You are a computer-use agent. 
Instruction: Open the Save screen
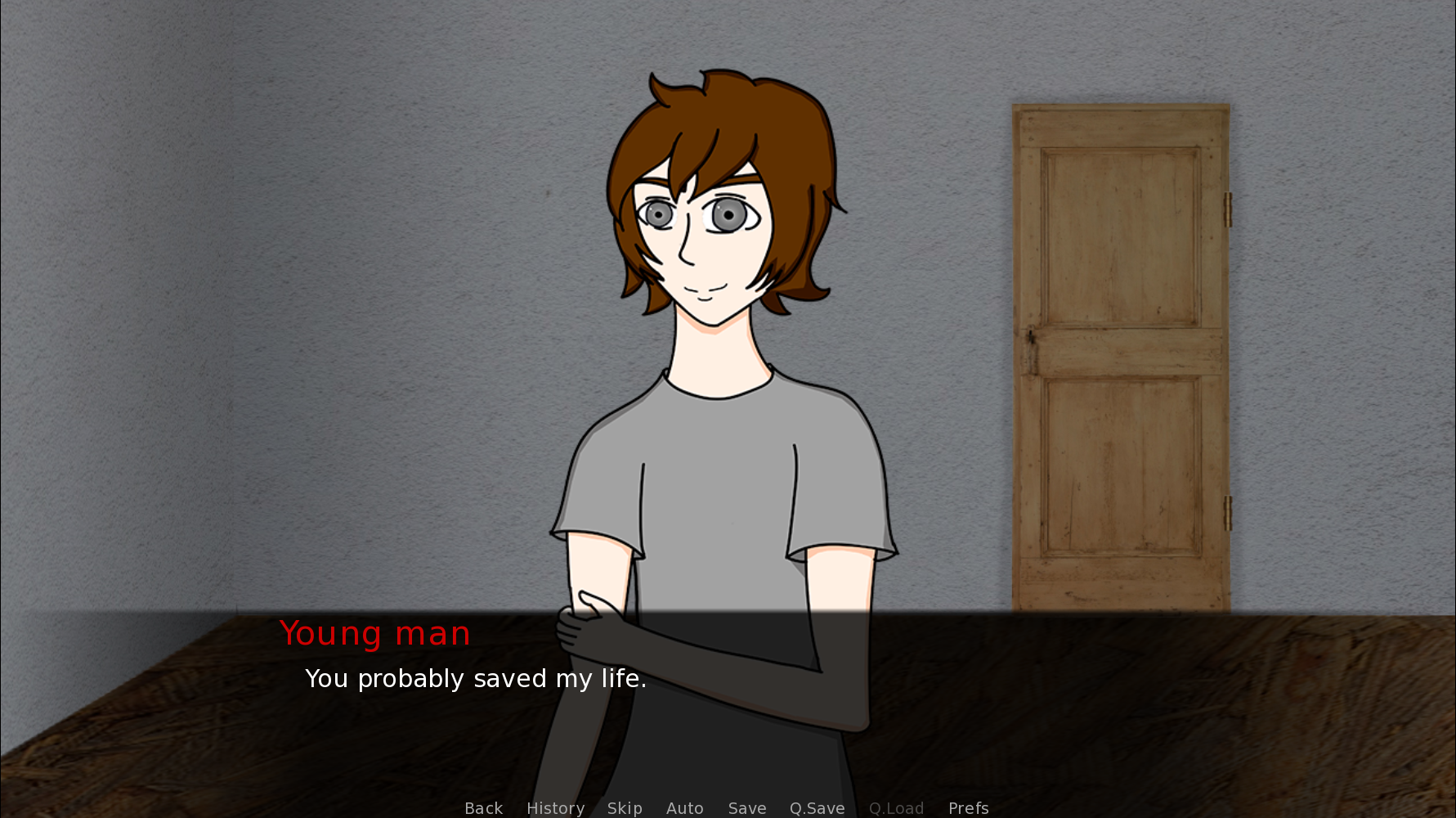746,808
